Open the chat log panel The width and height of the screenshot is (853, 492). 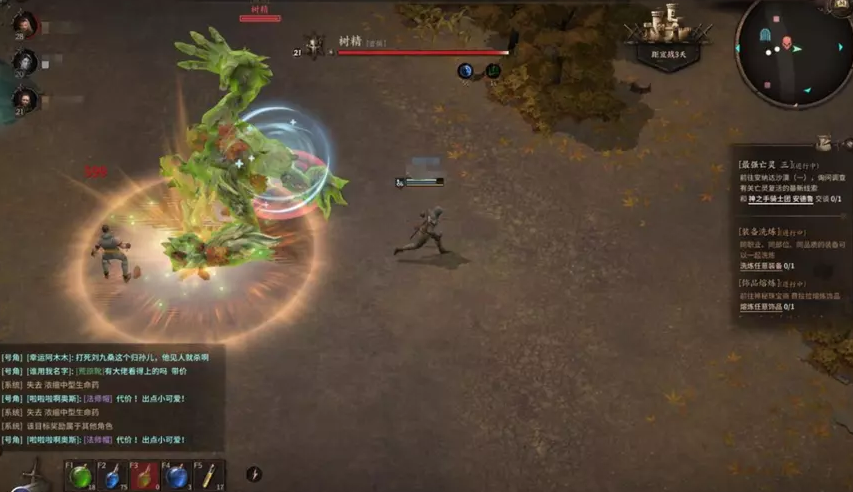[x=110, y=398]
